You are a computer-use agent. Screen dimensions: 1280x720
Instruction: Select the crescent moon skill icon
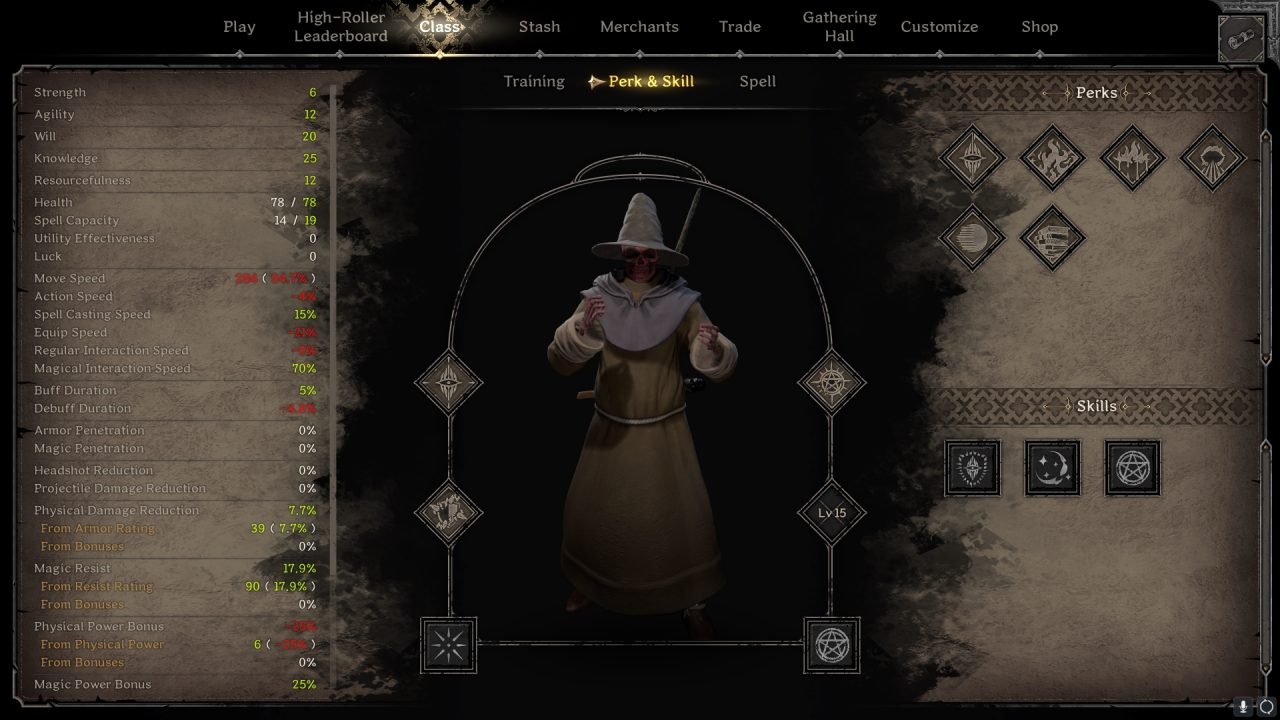pos(1051,467)
